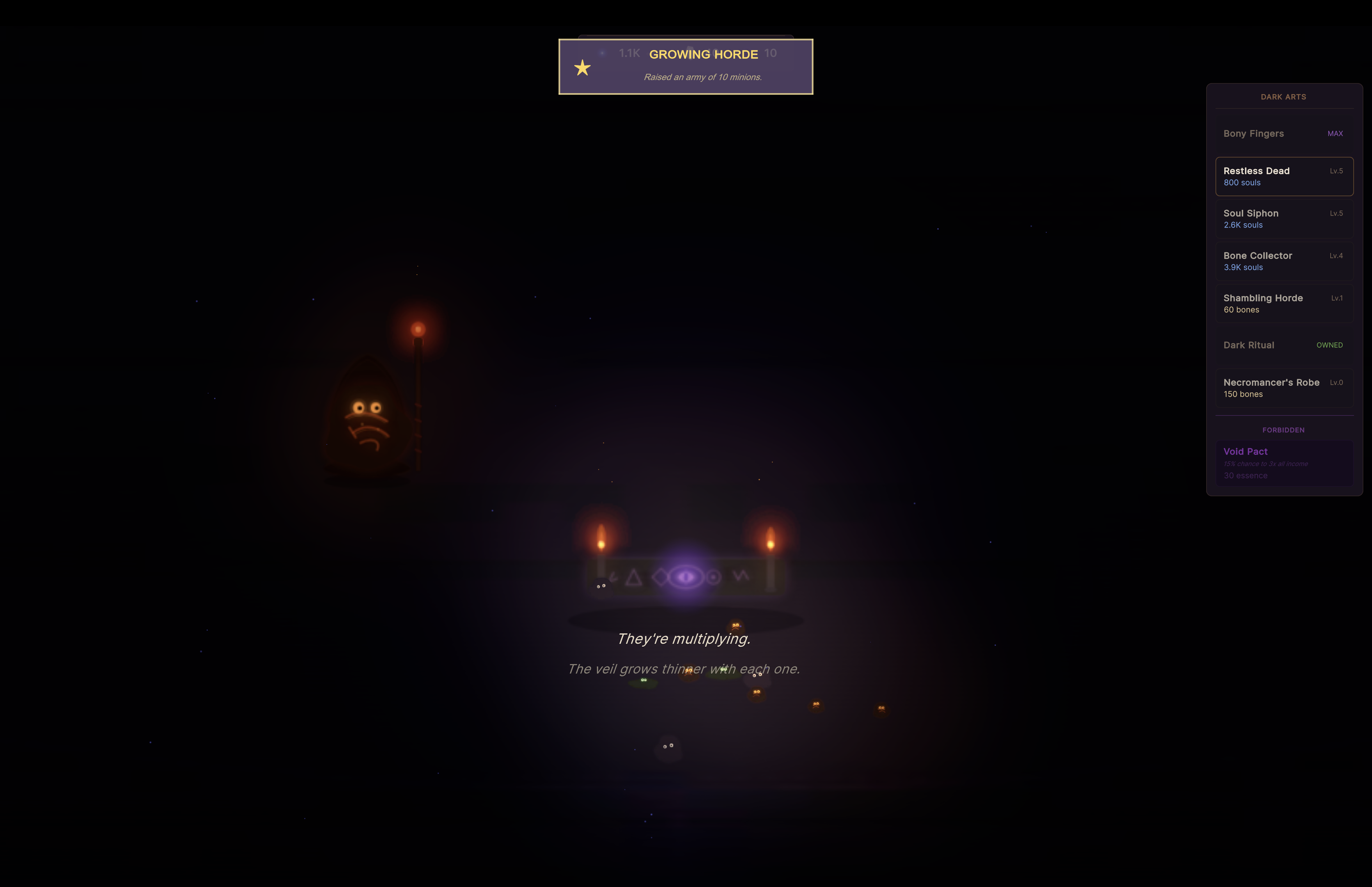
Task: Upgrade Bone Collector for 3.9K souls
Action: point(1283,261)
